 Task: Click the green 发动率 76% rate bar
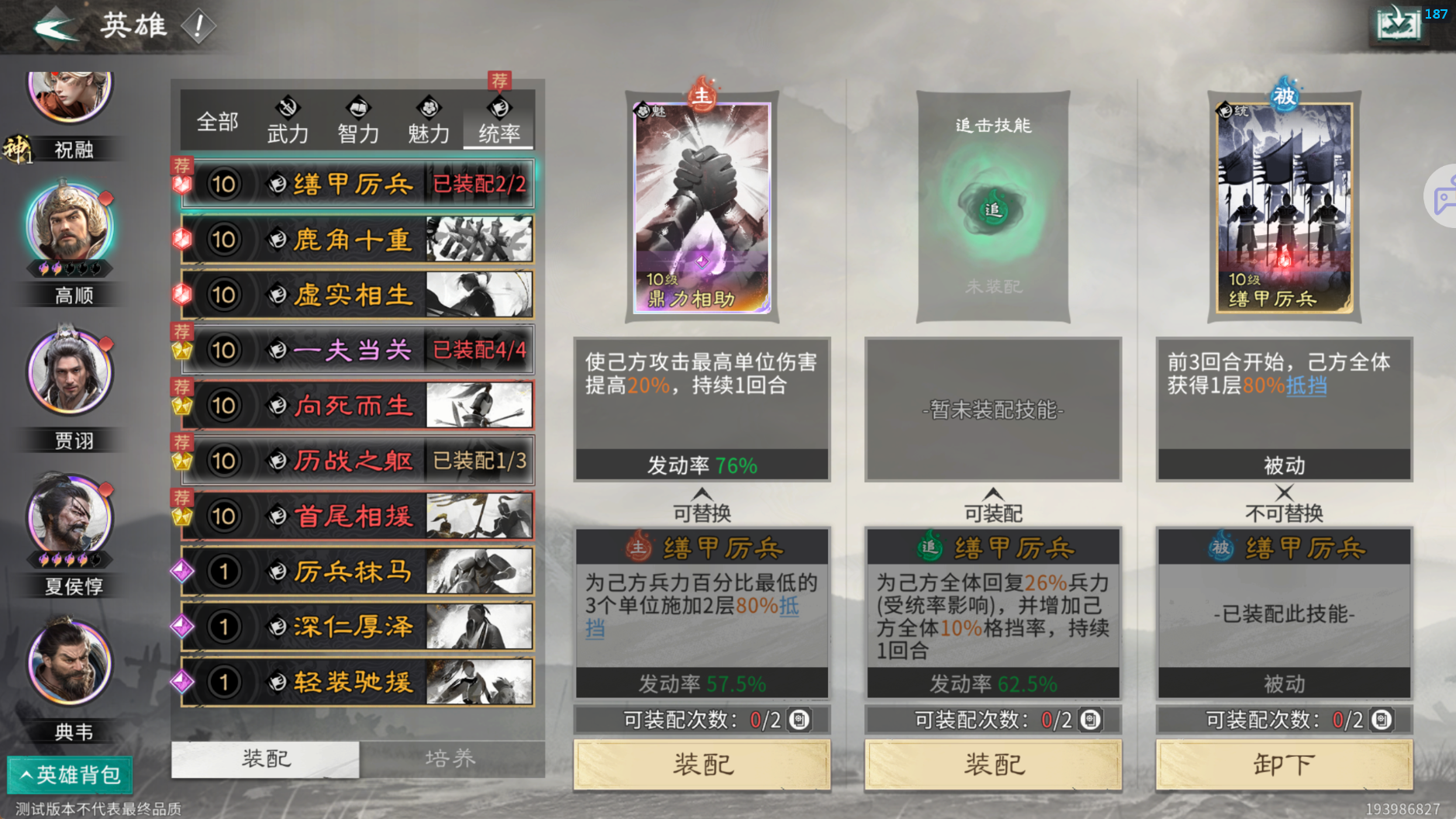700,465
